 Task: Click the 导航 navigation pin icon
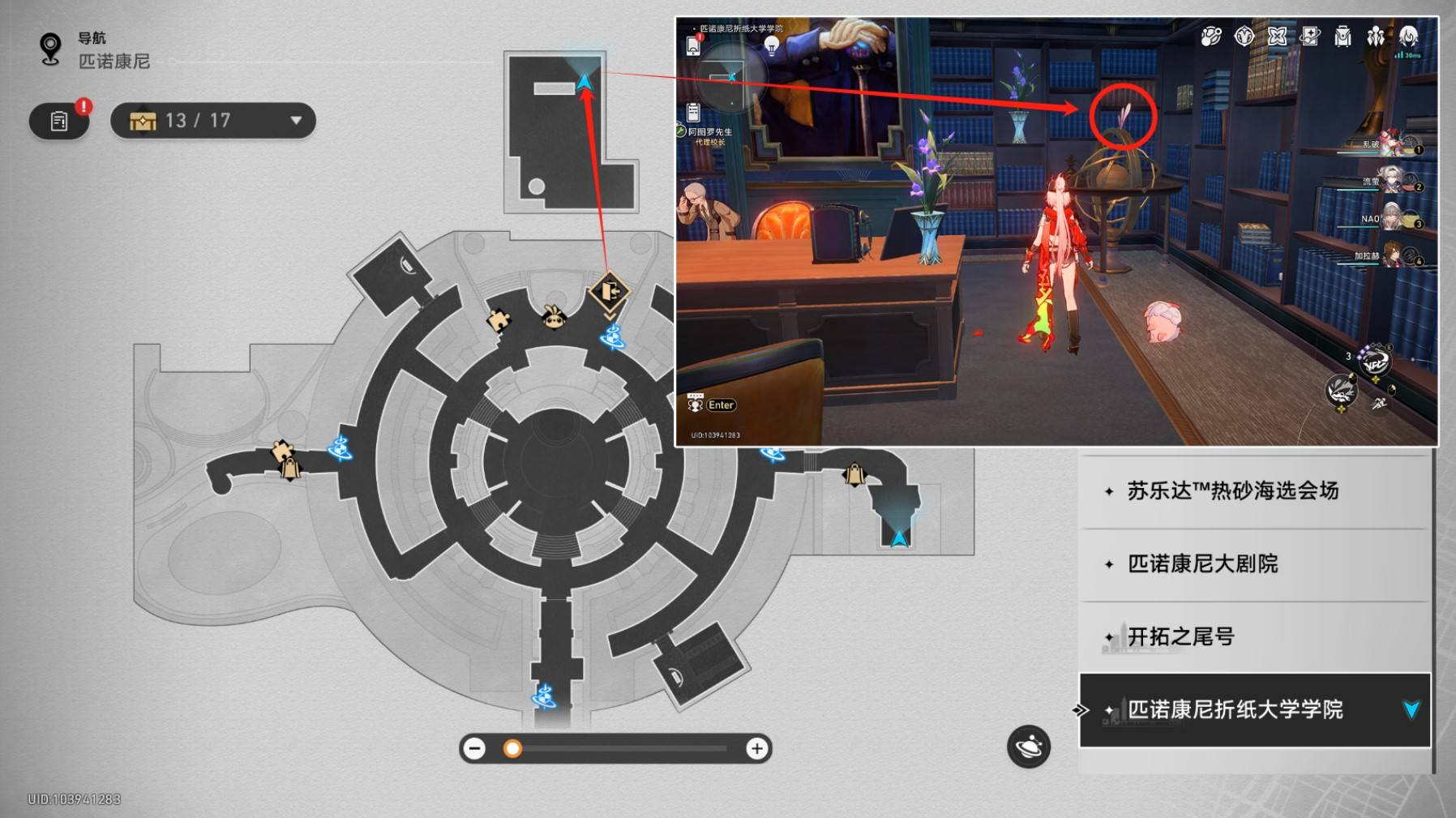[50, 49]
